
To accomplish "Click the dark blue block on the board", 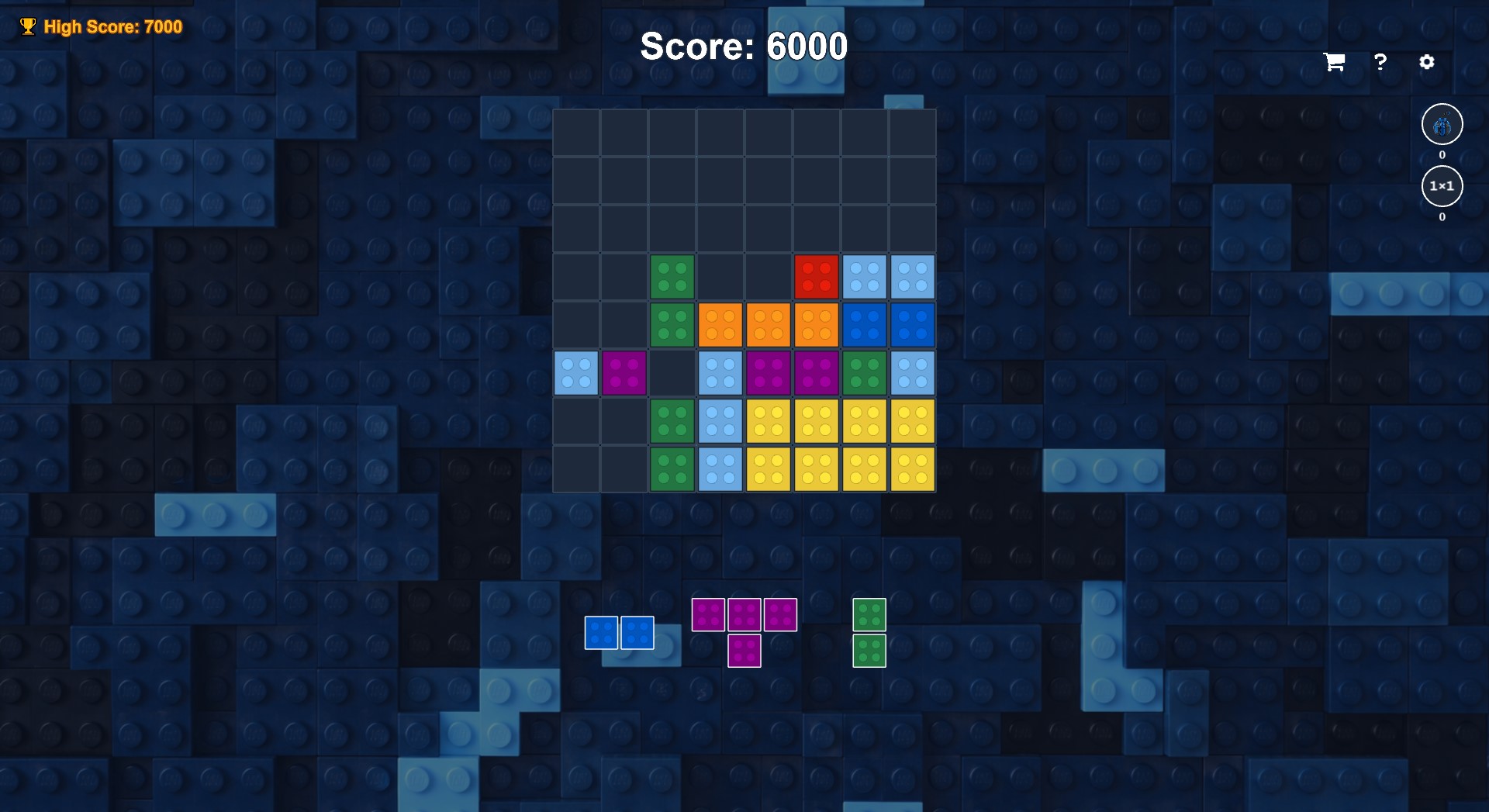I will click(865, 325).
